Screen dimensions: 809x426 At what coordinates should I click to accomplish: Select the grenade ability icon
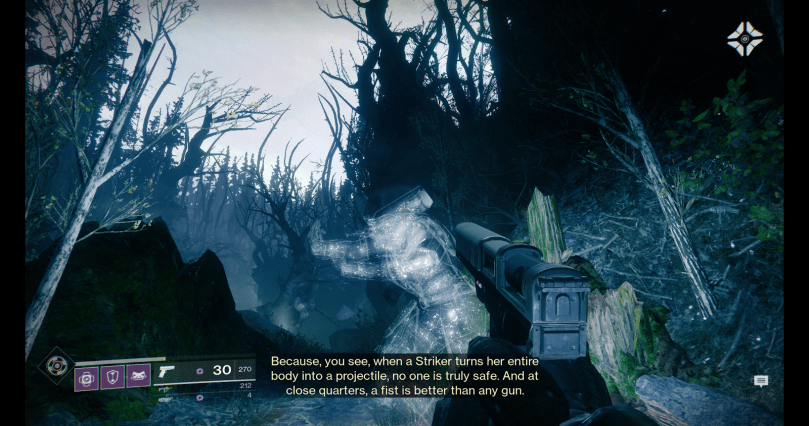87,377
